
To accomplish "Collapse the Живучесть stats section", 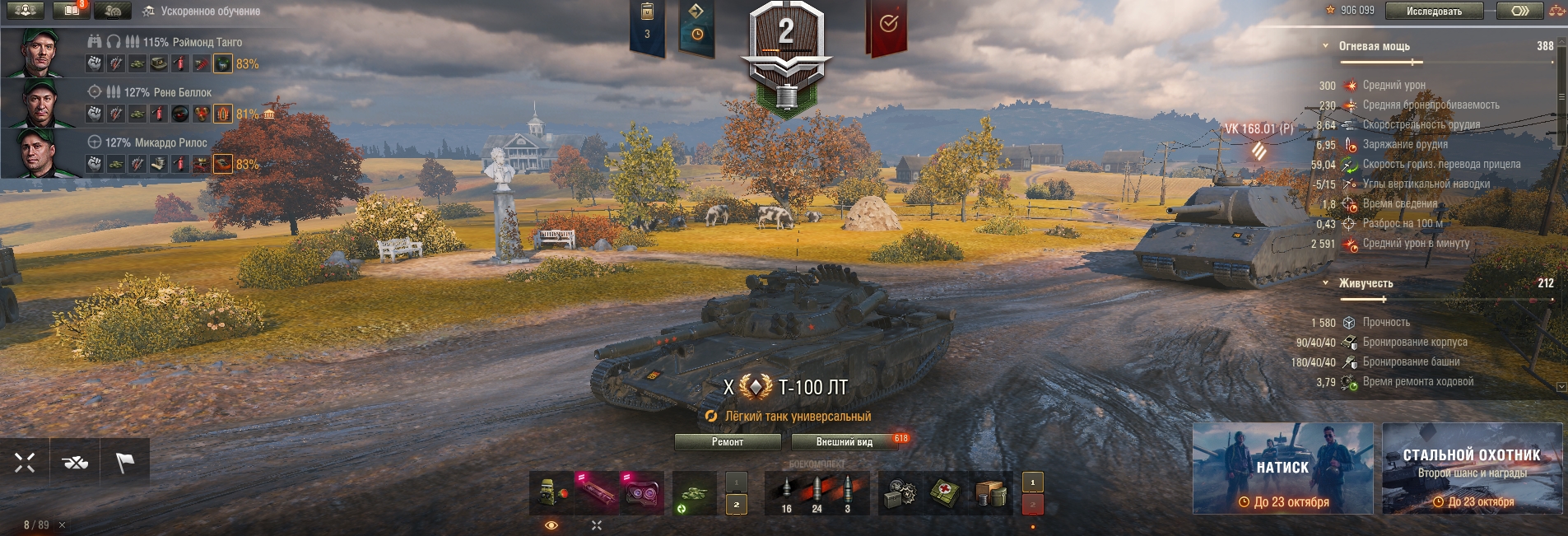I will 1325,283.
